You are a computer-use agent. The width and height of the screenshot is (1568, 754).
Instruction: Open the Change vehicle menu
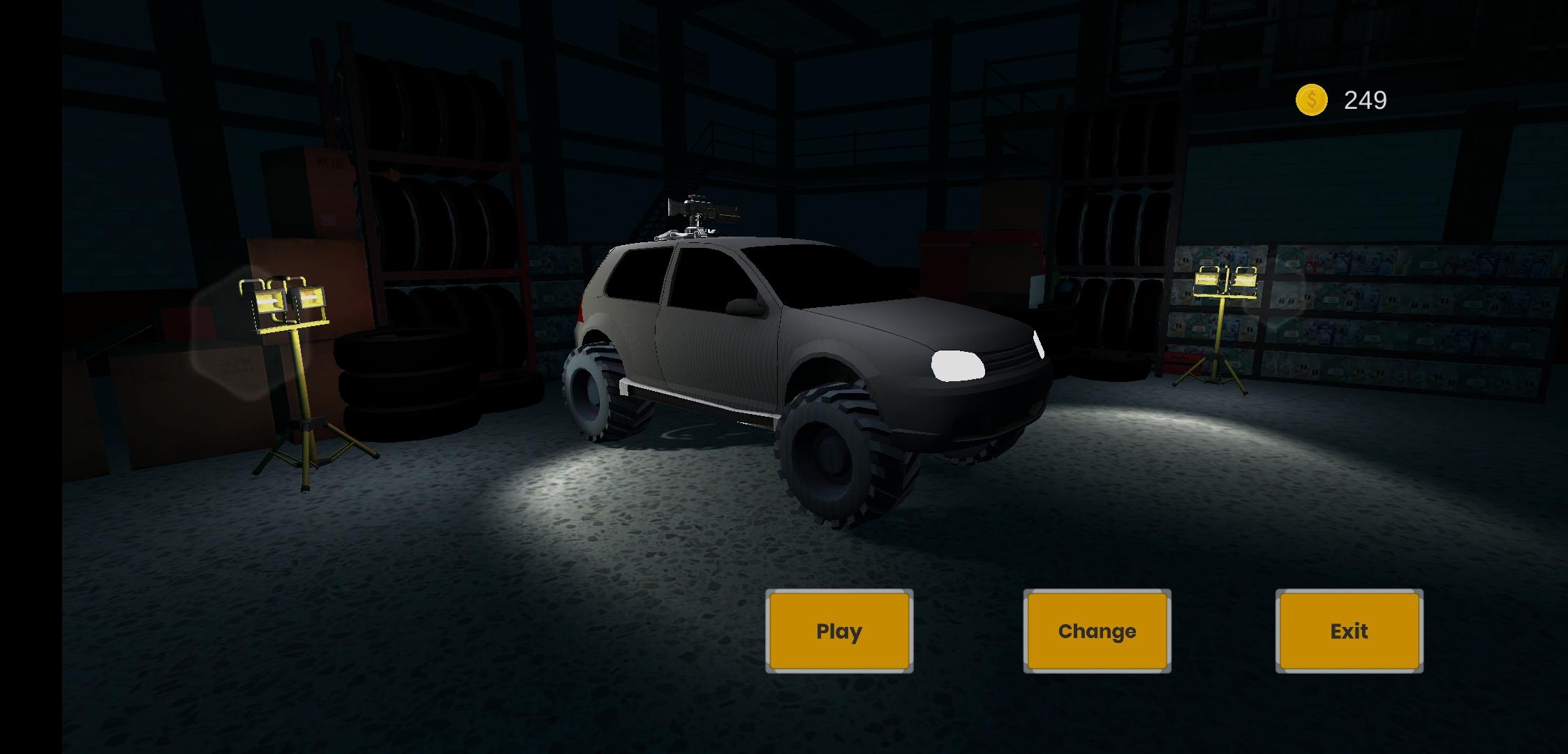(1096, 632)
